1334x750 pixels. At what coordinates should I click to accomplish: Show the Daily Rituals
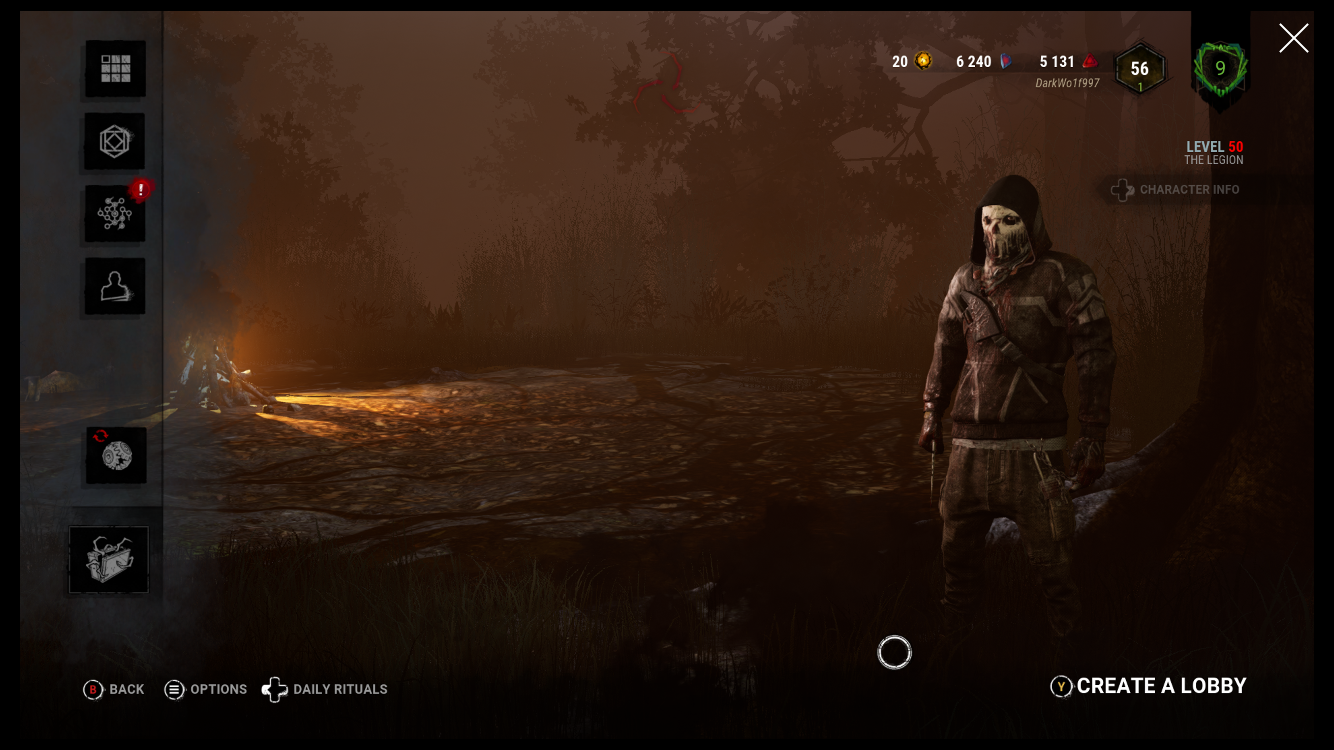[x=325, y=689]
